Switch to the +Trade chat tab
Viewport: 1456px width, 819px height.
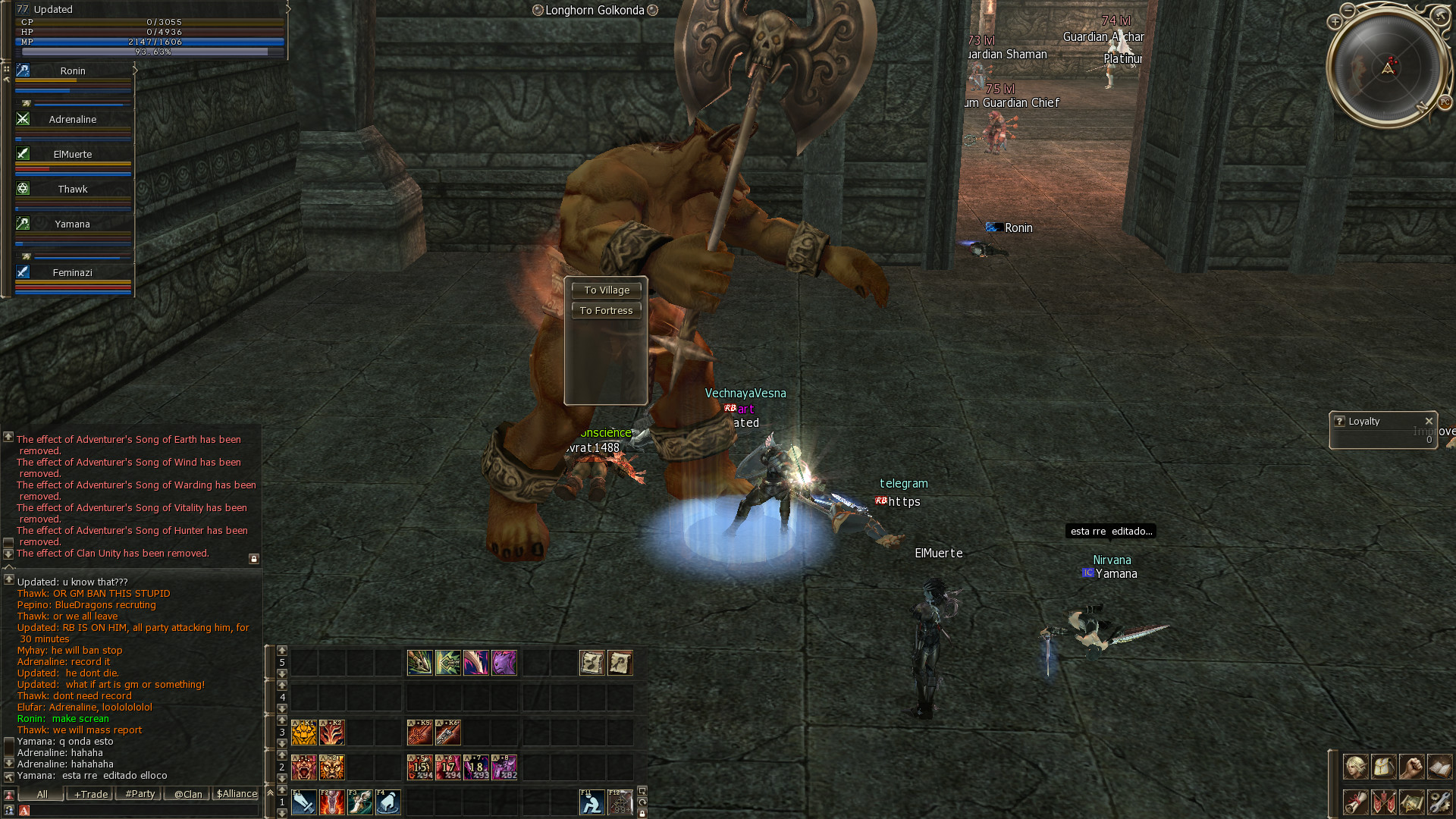point(91,794)
